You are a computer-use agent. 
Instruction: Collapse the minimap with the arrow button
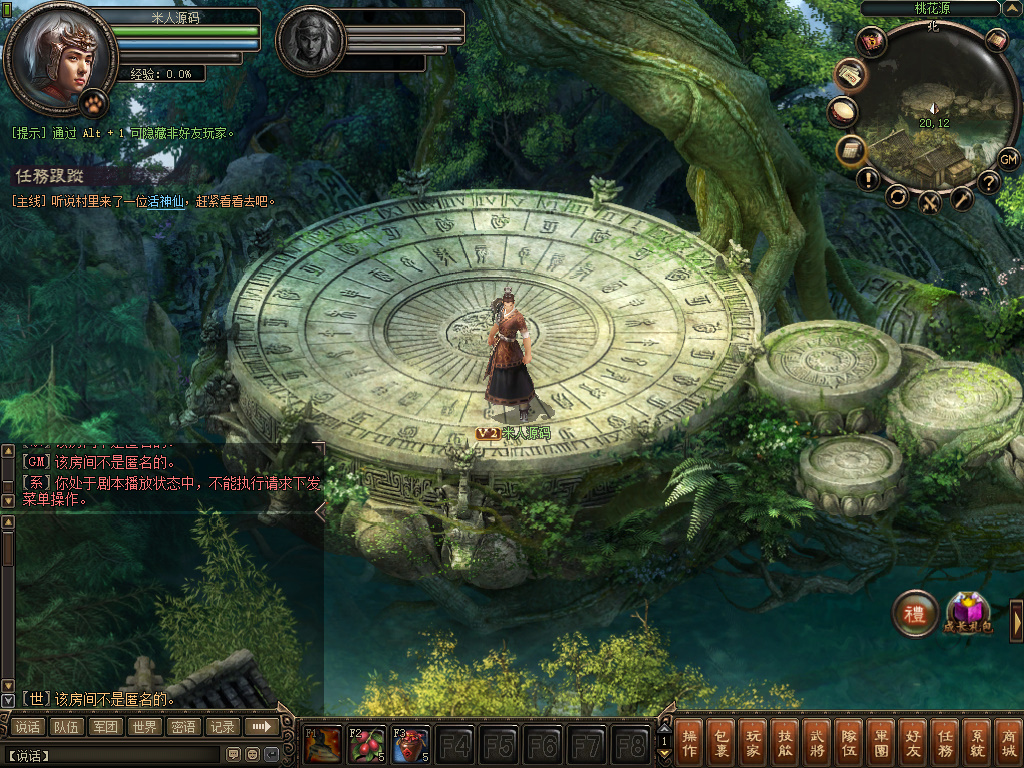pyautogui.click(x=1010, y=8)
